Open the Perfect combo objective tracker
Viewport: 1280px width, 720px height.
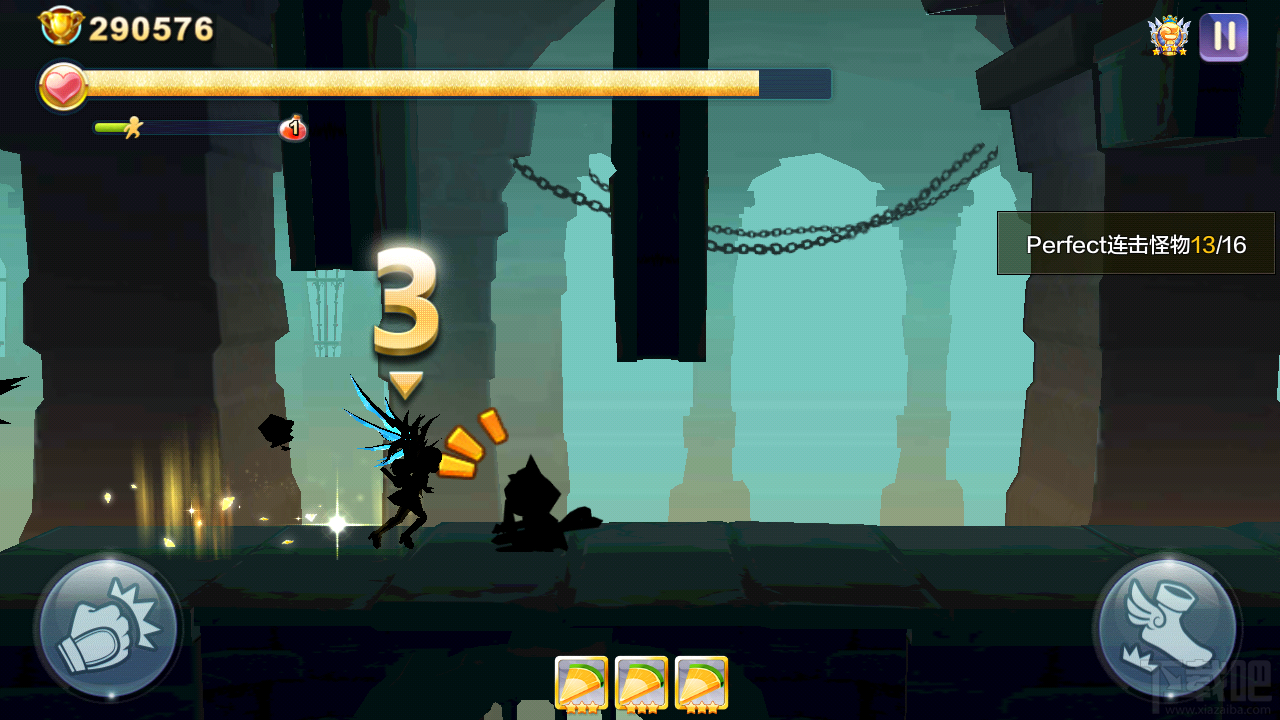click(1137, 244)
